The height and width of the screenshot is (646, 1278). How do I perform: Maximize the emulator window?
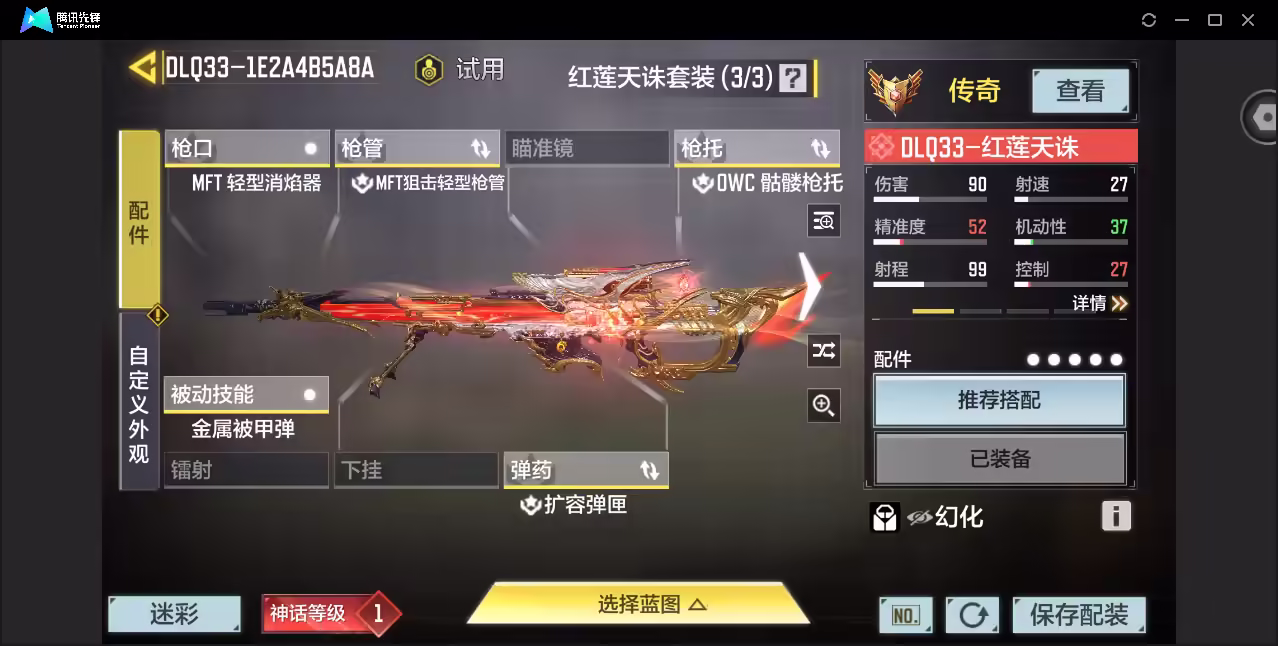coord(1215,20)
